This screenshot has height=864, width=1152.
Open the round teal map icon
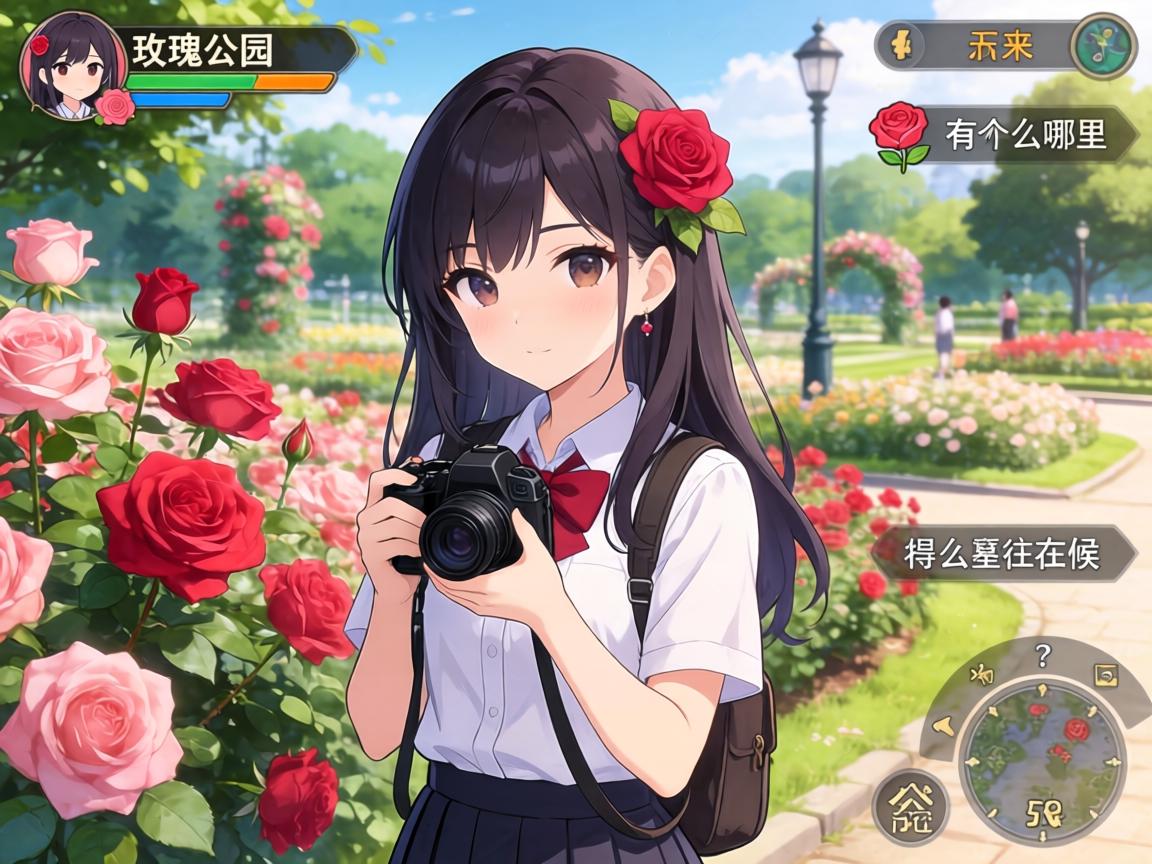coord(1103,46)
